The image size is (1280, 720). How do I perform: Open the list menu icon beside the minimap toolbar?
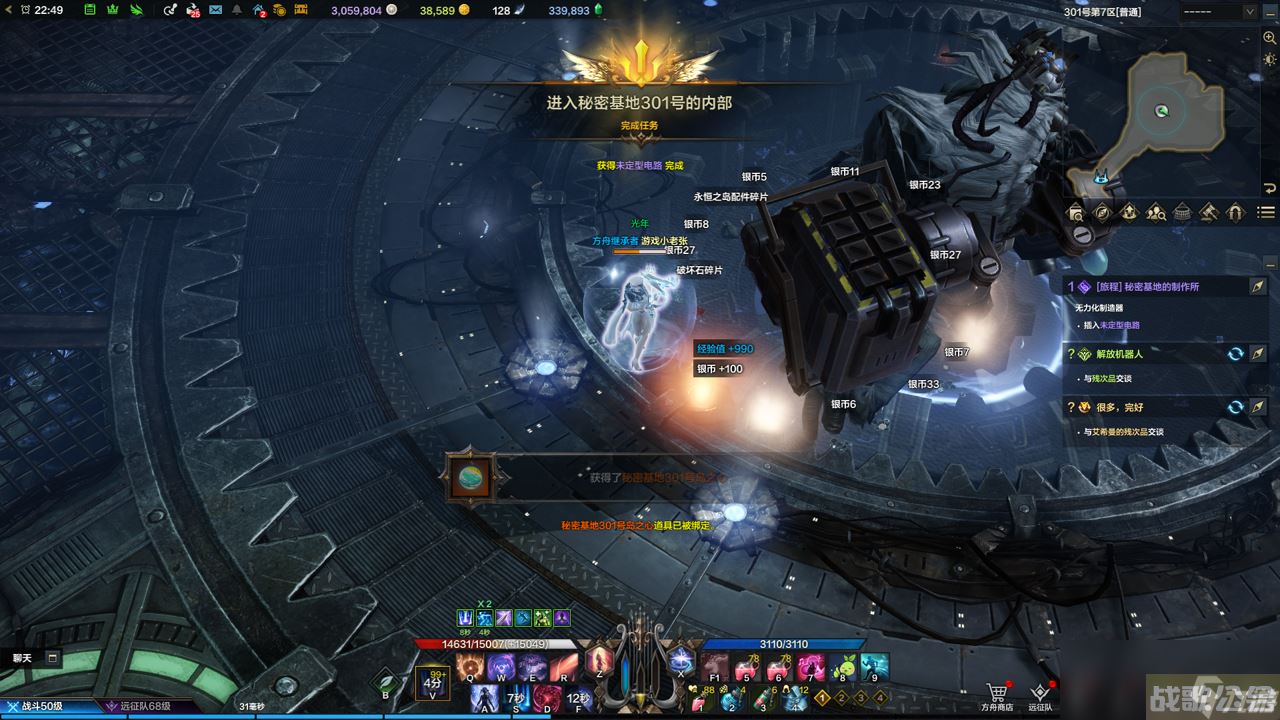click(x=1266, y=212)
